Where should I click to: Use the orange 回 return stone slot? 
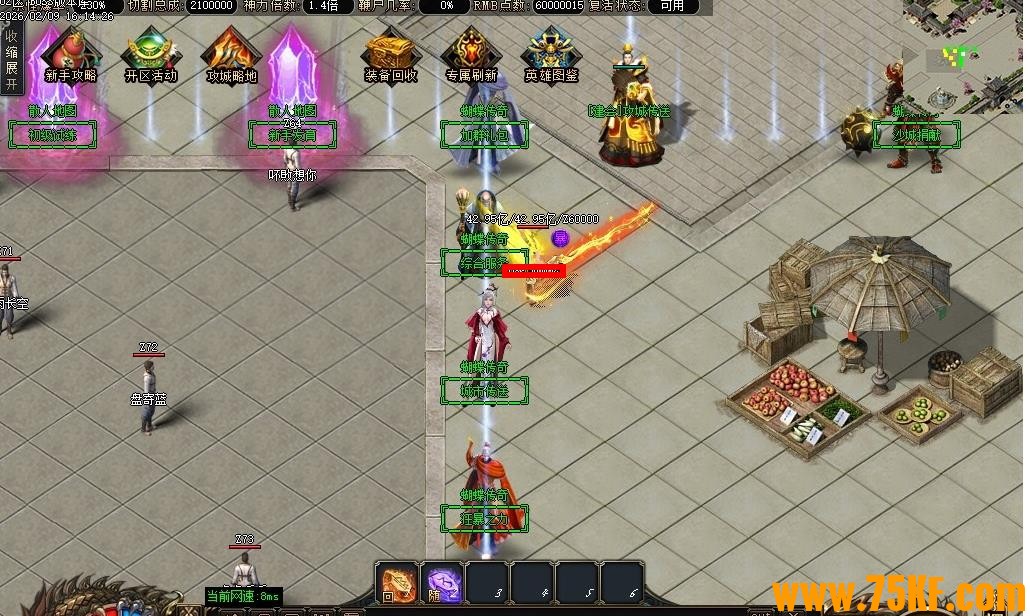pos(397,582)
